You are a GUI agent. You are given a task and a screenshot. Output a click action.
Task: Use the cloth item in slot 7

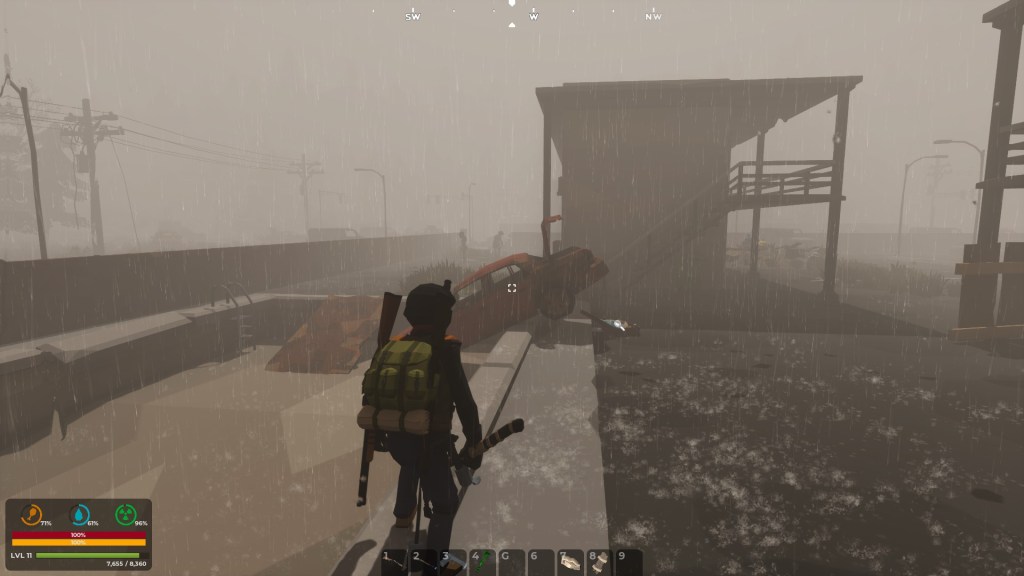pyautogui.click(x=570, y=562)
